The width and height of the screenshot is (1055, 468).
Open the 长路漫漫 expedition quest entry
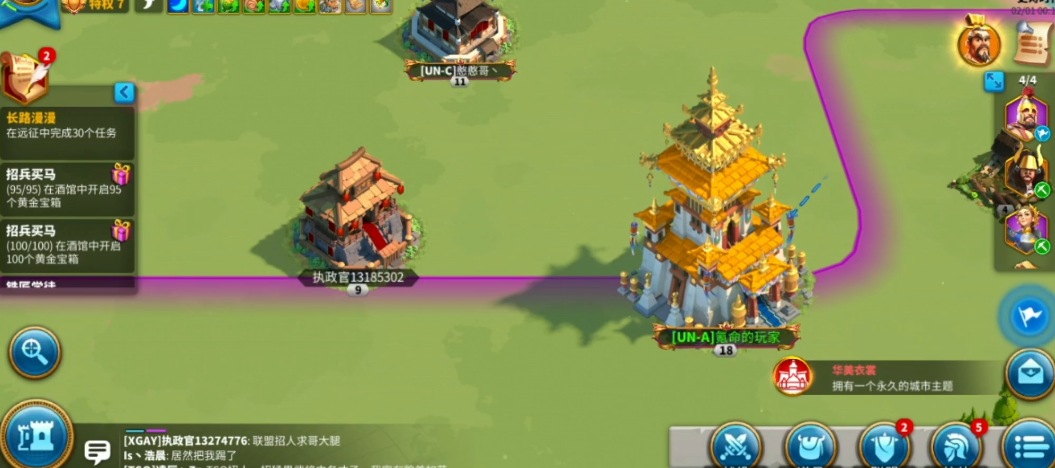coord(66,125)
